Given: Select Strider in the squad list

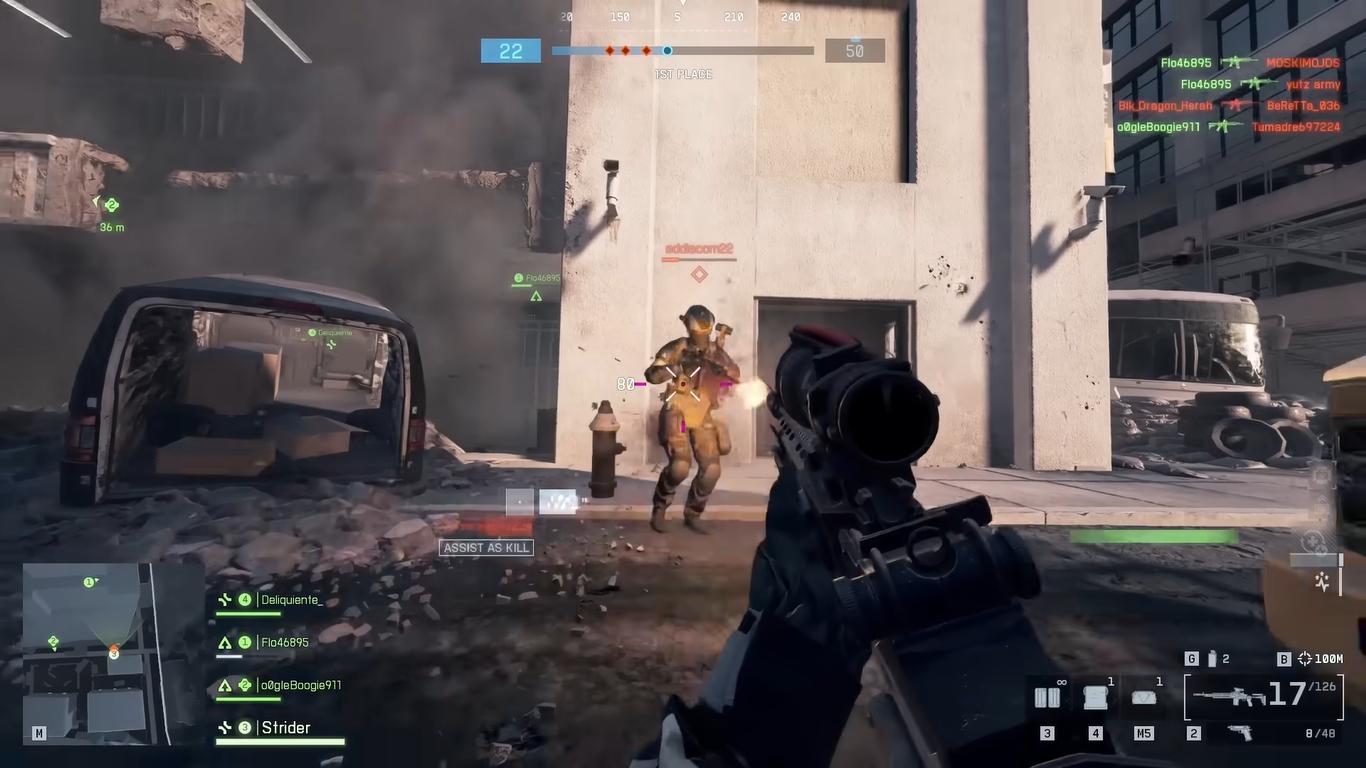Looking at the screenshot, I should tap(285, 728).
